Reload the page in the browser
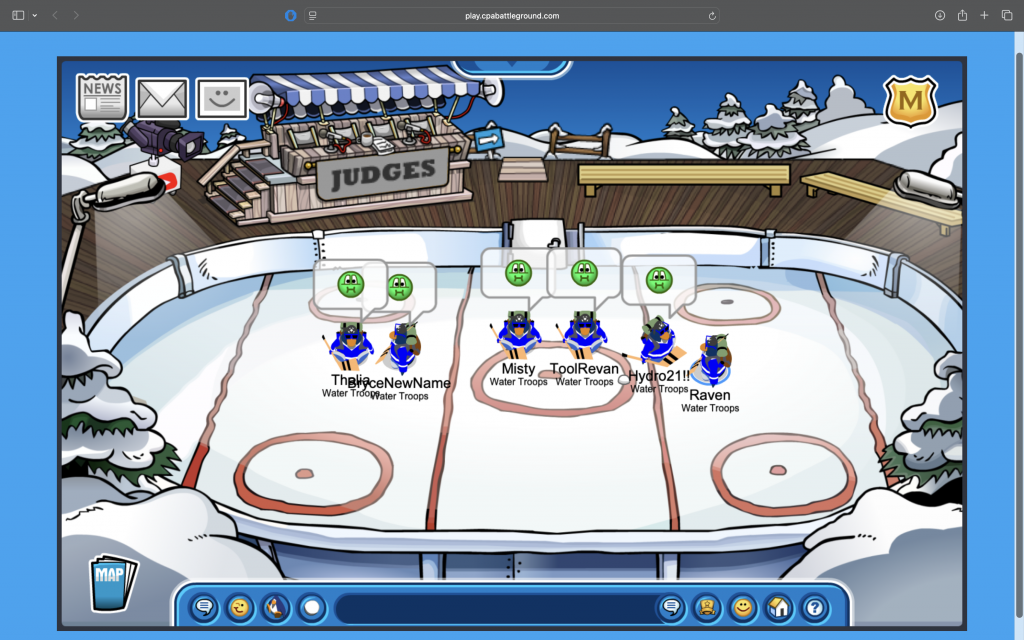Viewport: 1024px width, 640px height. [x=712, y=16]
